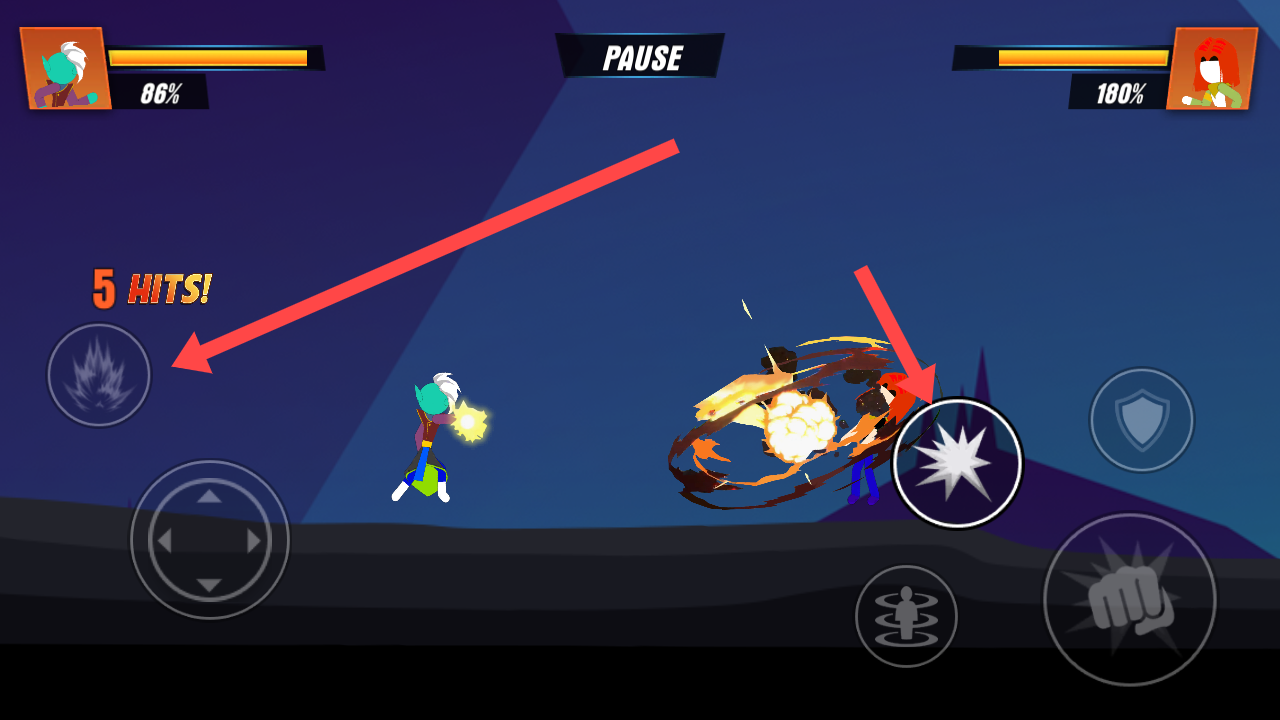Viewport: 1280px width, 720px height.
Task: Activate the power-up aura transformation button
Action: pos(99,375)
